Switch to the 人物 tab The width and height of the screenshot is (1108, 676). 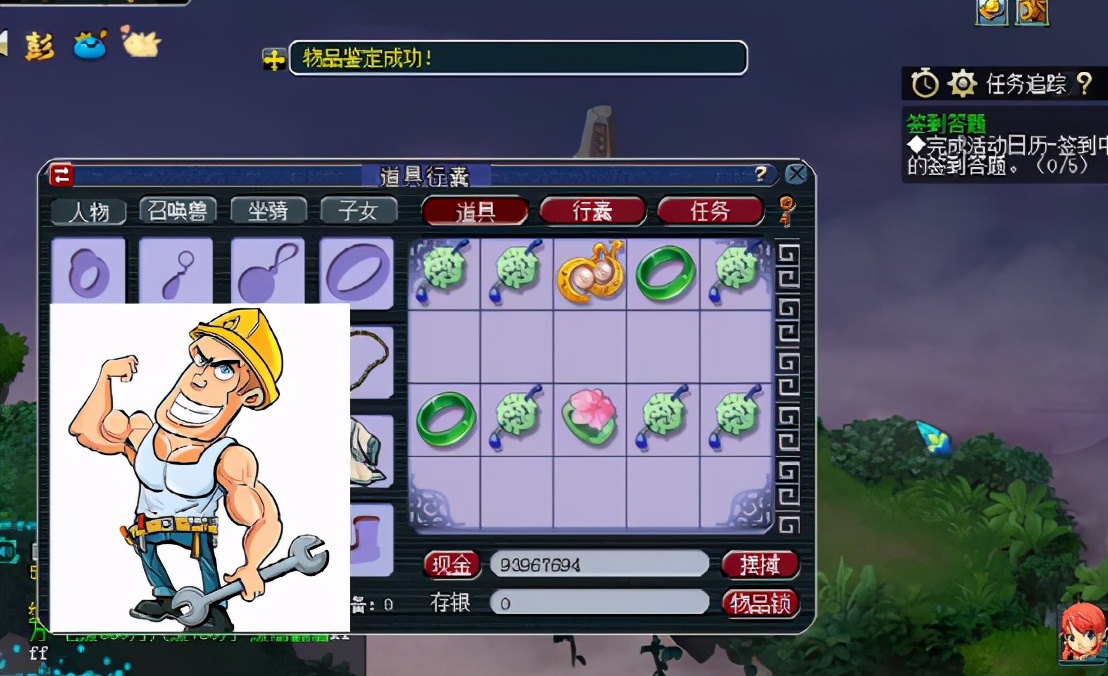tap(89, 211)
